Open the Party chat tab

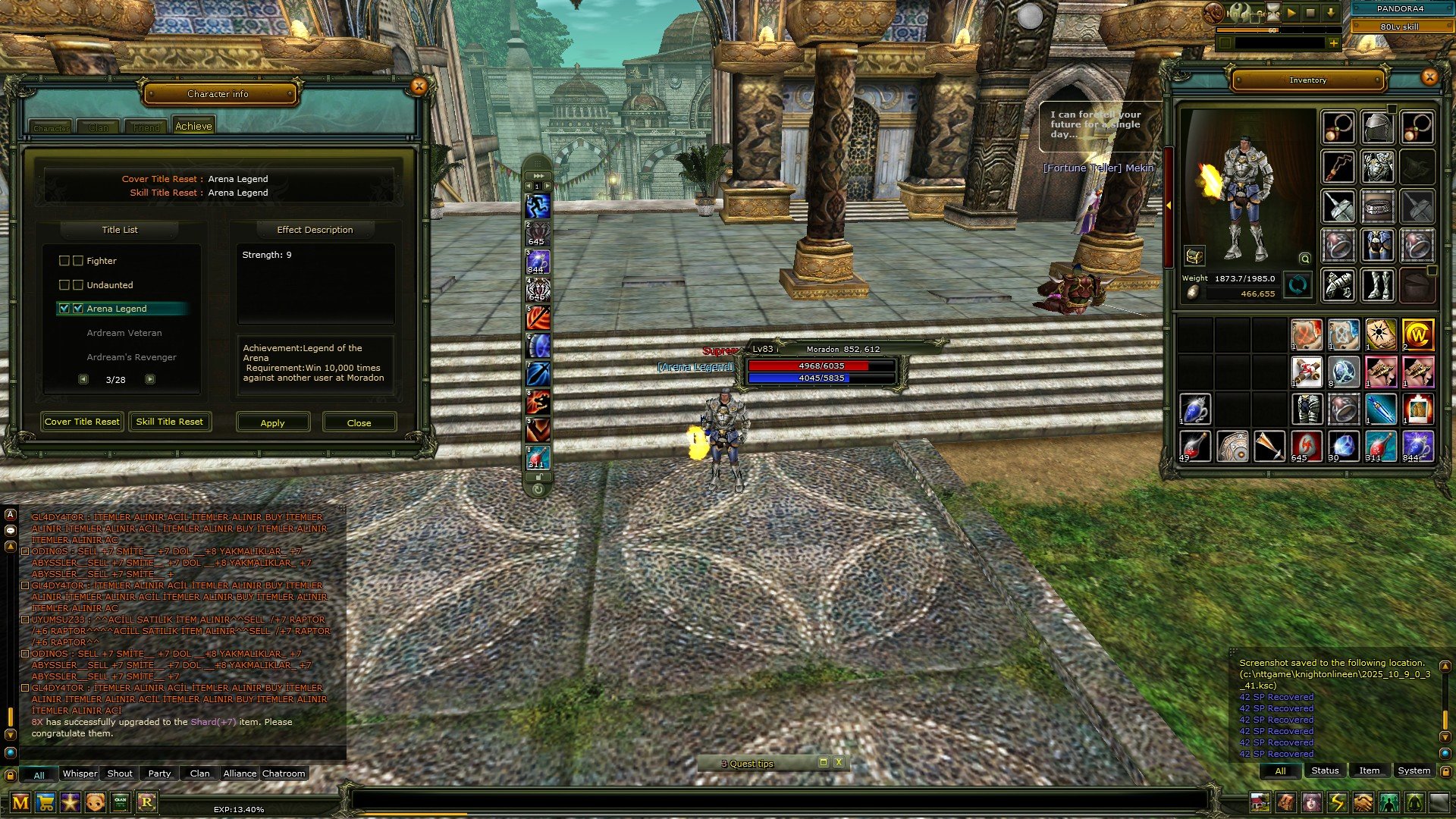coord(159,773)
